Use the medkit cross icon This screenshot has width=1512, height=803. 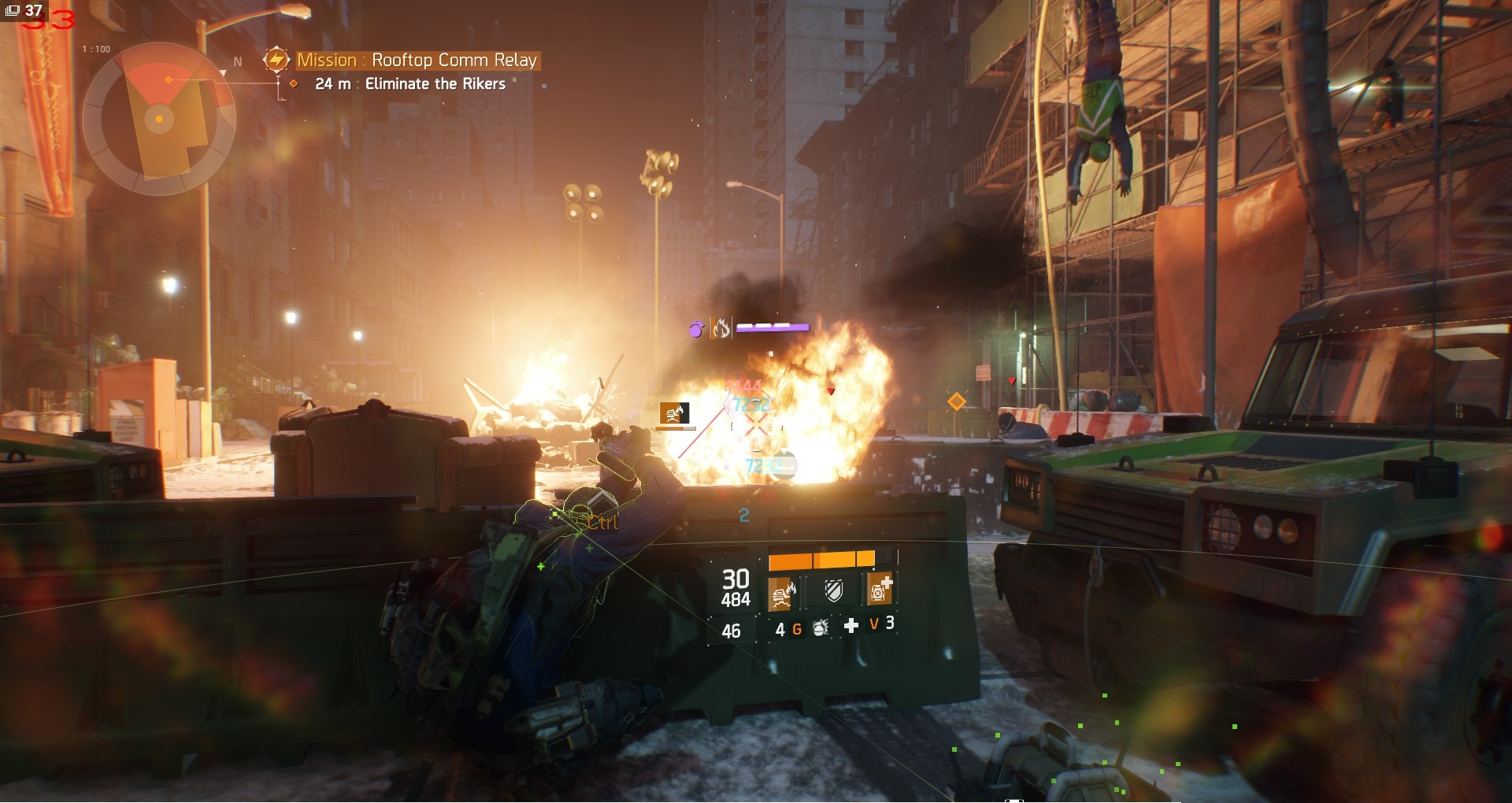pos(851,625)
